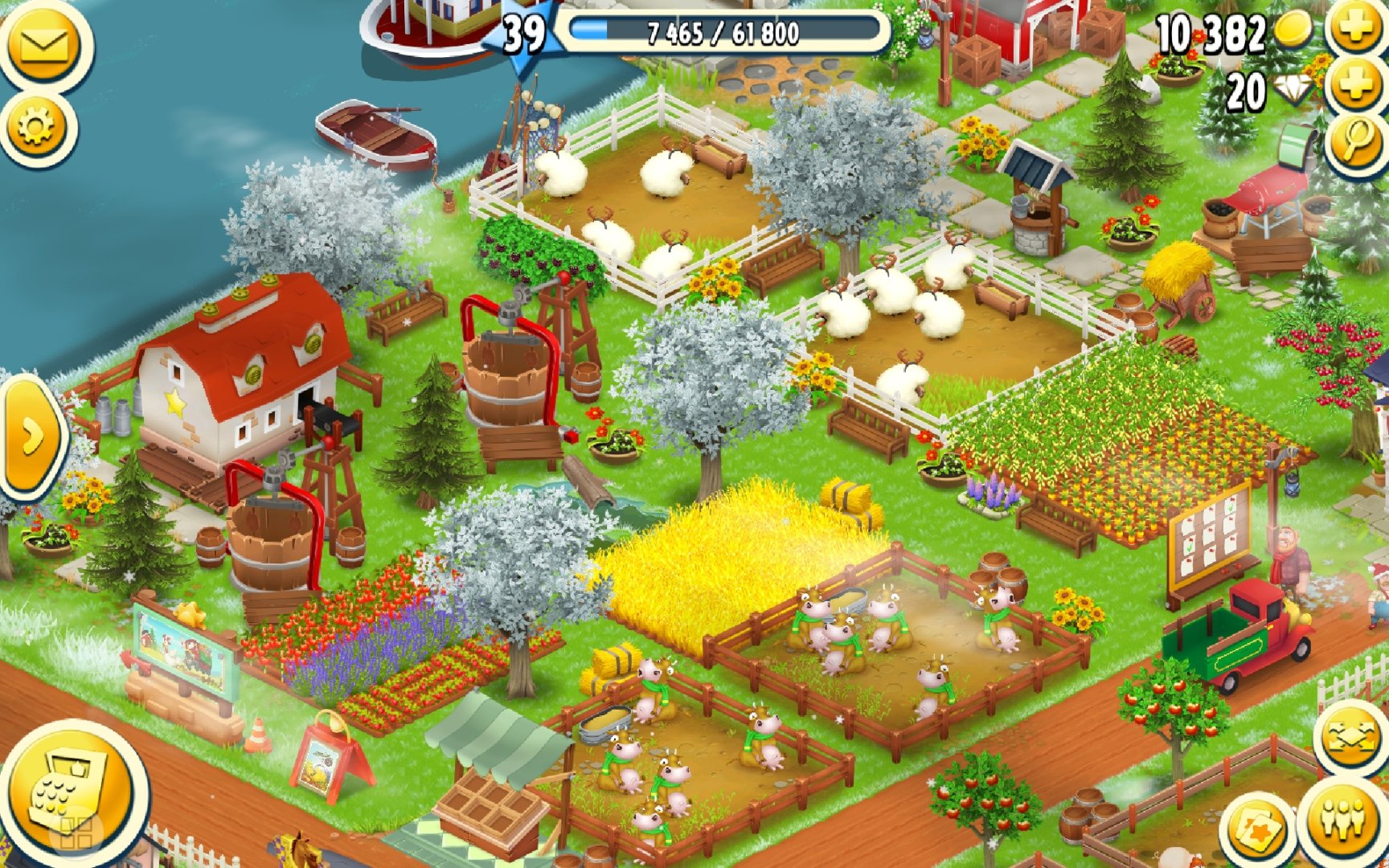Tap the magnifying glass search button

pos(1357,142)
